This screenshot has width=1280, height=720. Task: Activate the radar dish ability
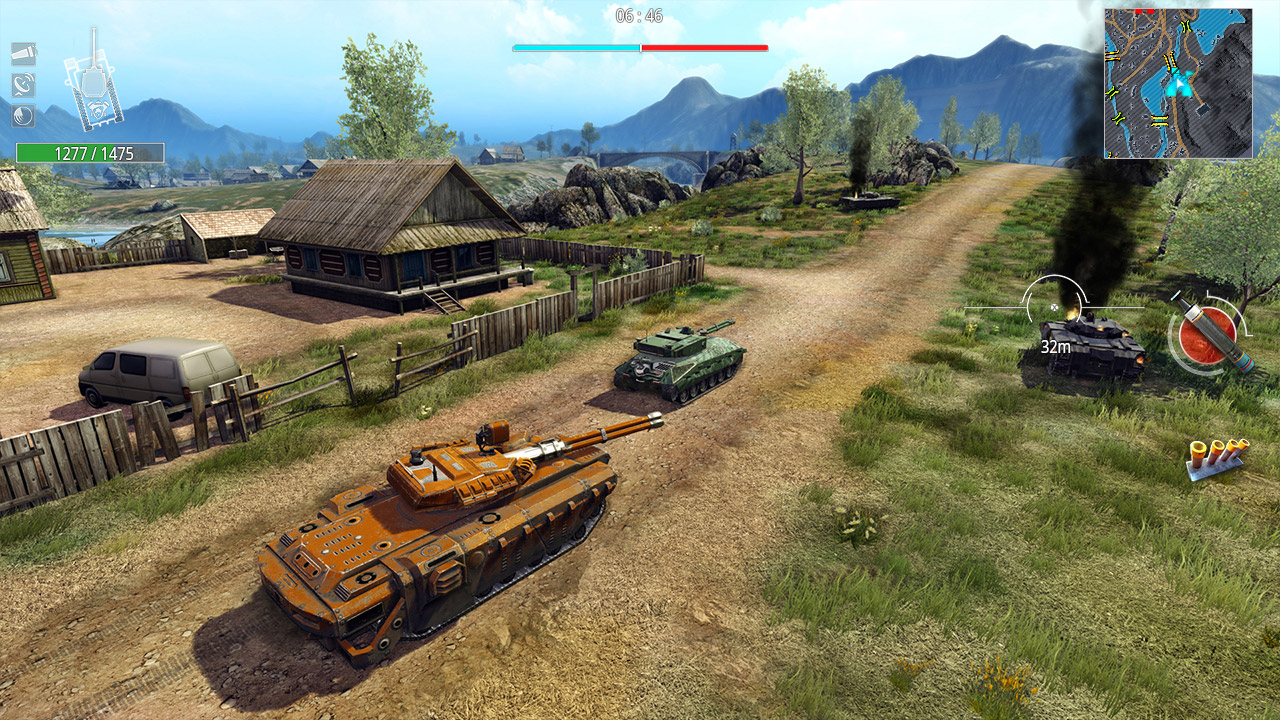(23, 85)
